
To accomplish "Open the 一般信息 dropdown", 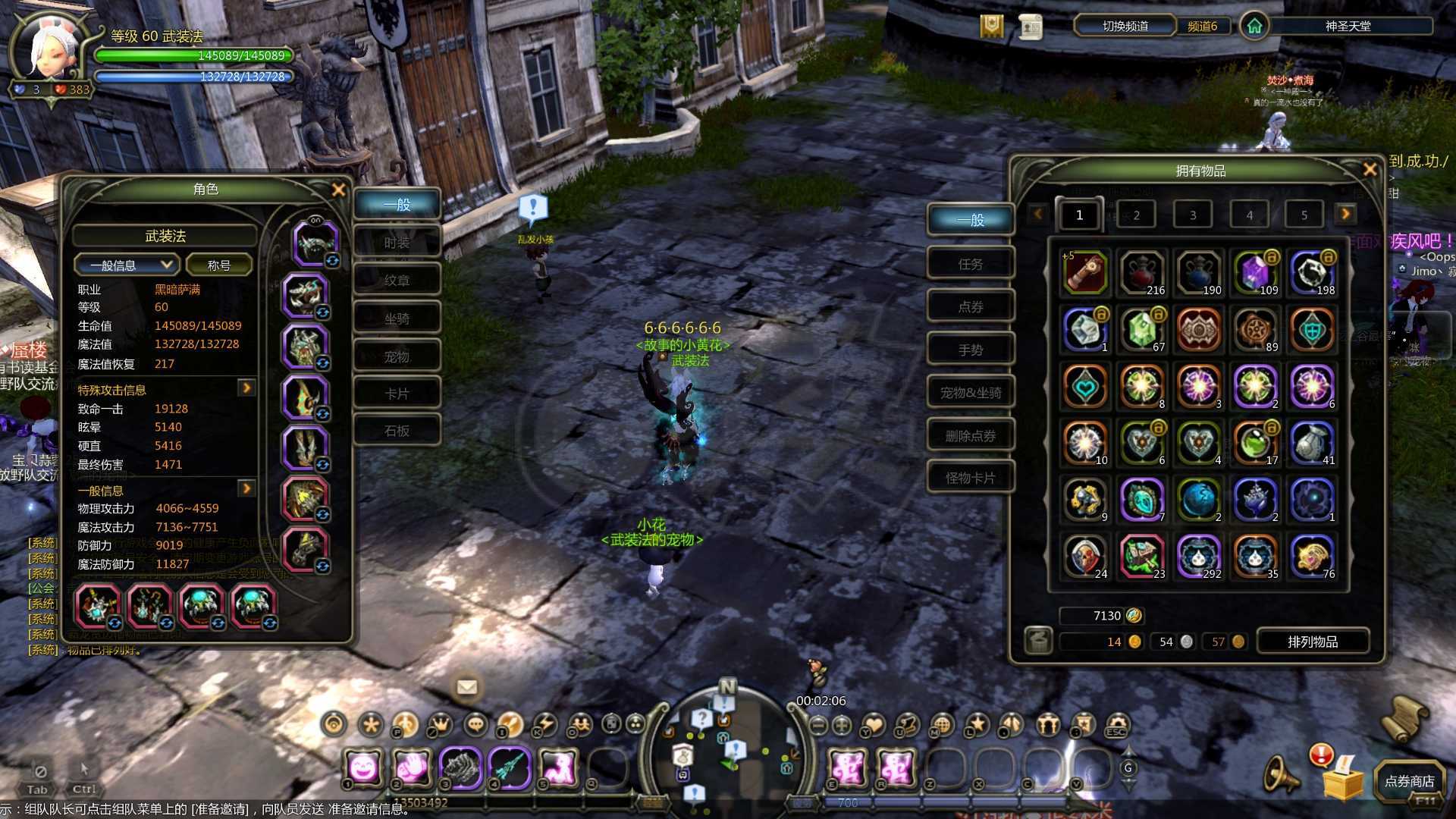I will pyautogui.click(x=126, y=265).
